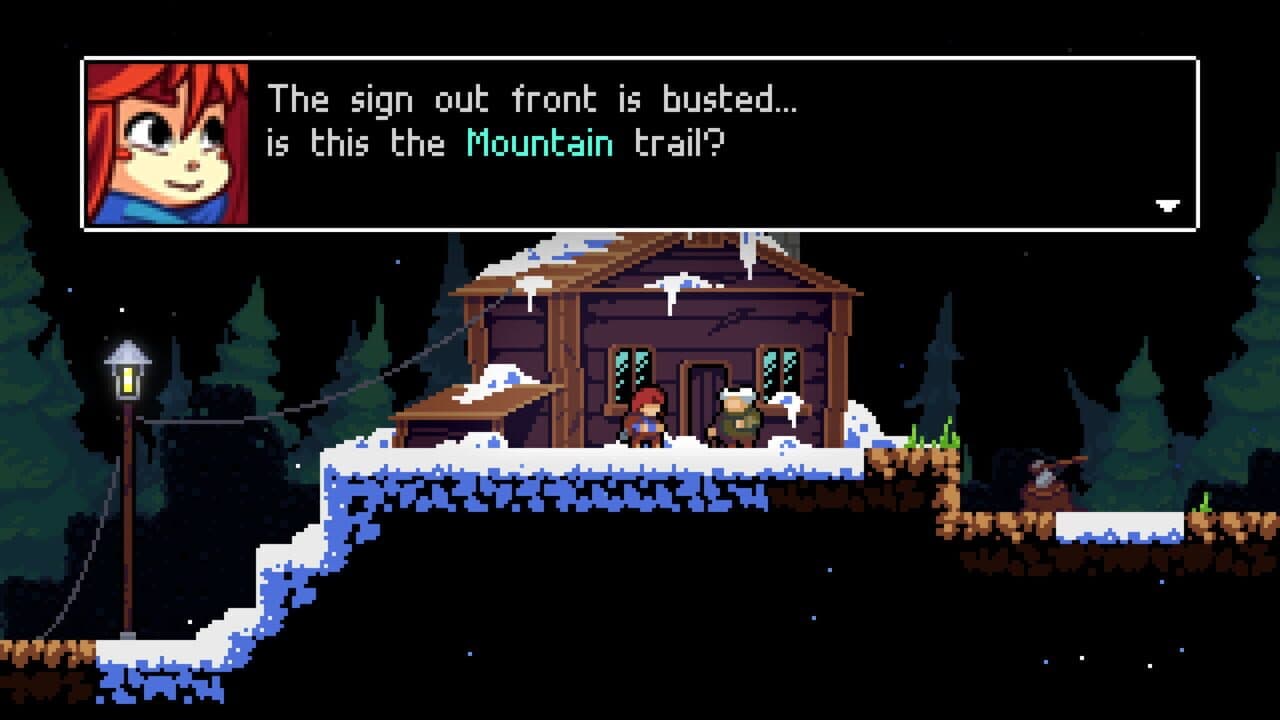
Task: Click the dialogue advance arrow
Action: point(1165,206)
